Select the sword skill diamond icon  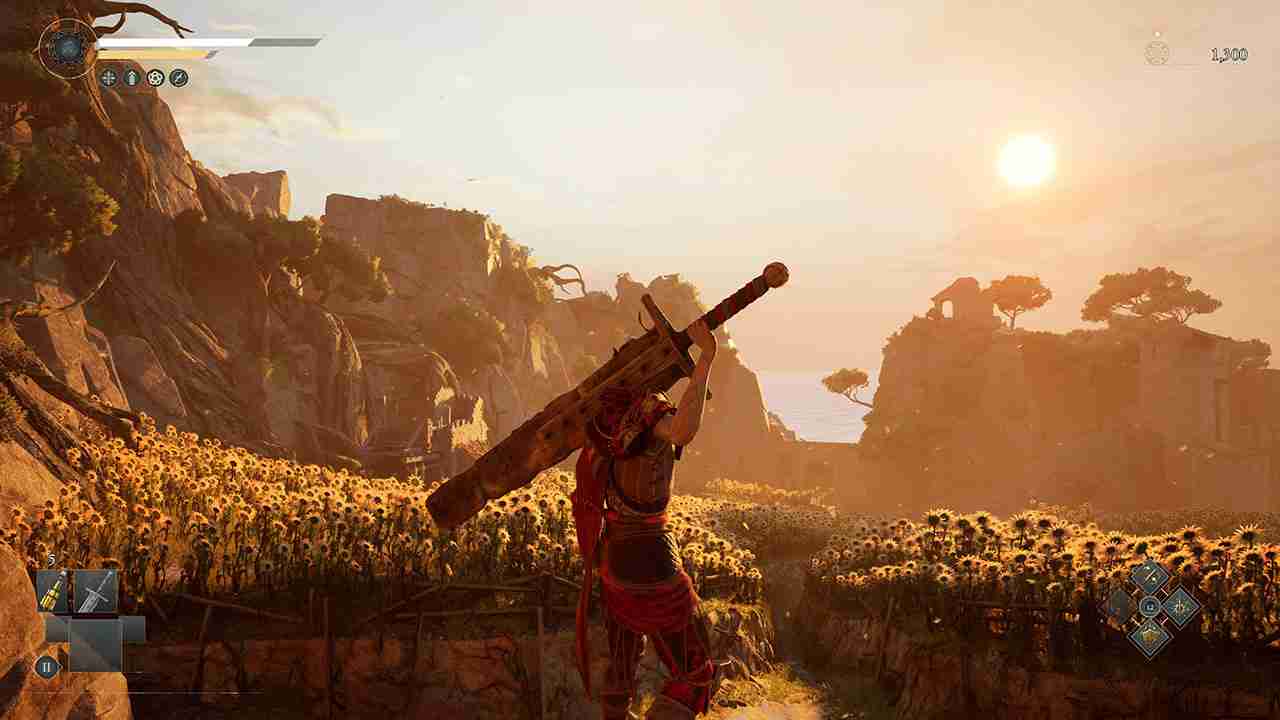1148,577
